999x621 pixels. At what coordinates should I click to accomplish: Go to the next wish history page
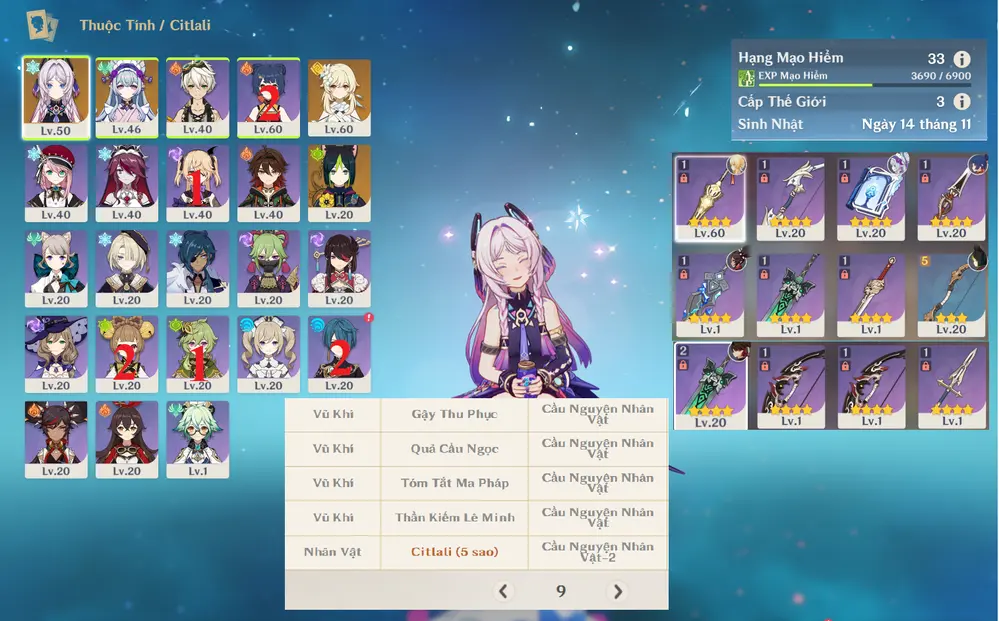point(618,591)
